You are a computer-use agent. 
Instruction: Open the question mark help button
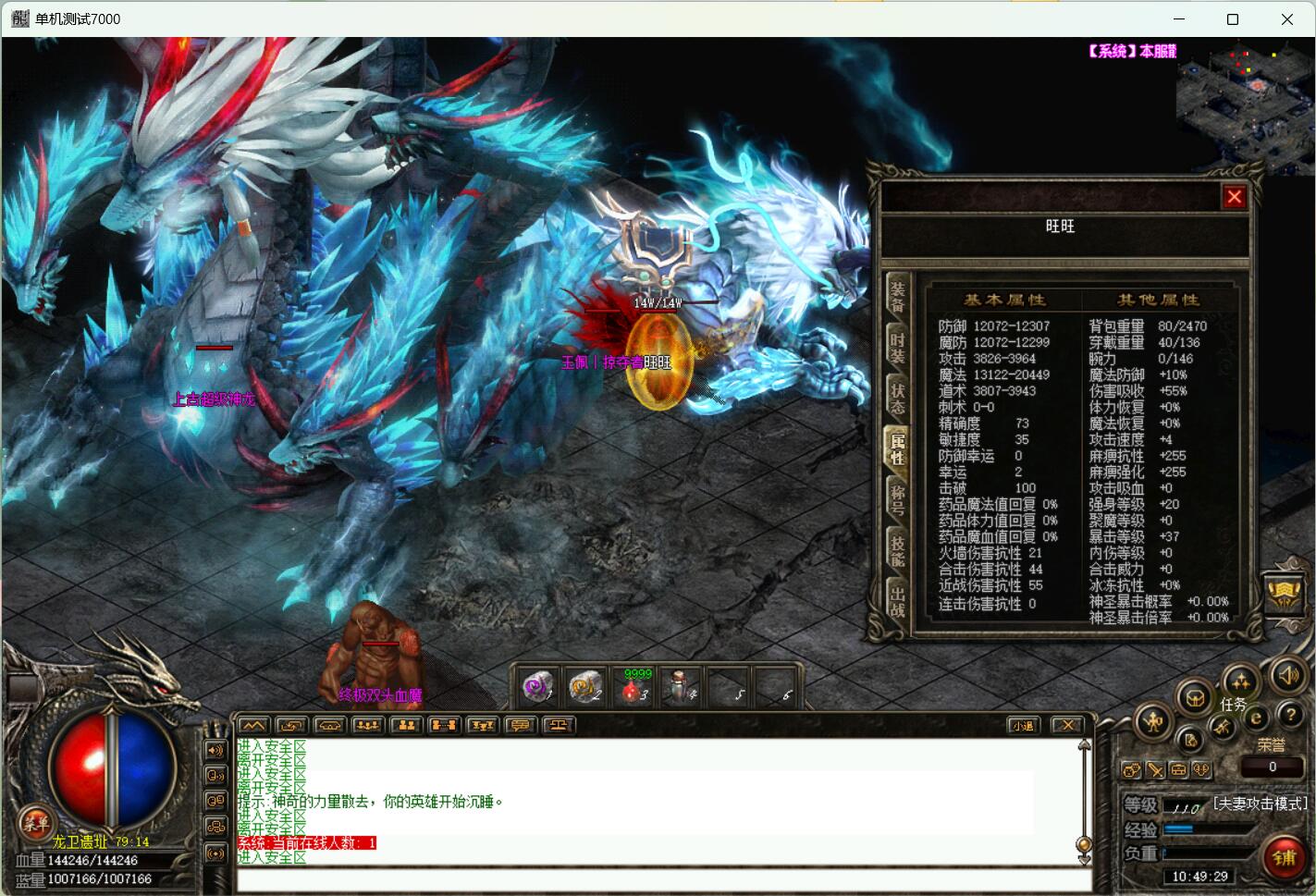[x=1290, y=715]
